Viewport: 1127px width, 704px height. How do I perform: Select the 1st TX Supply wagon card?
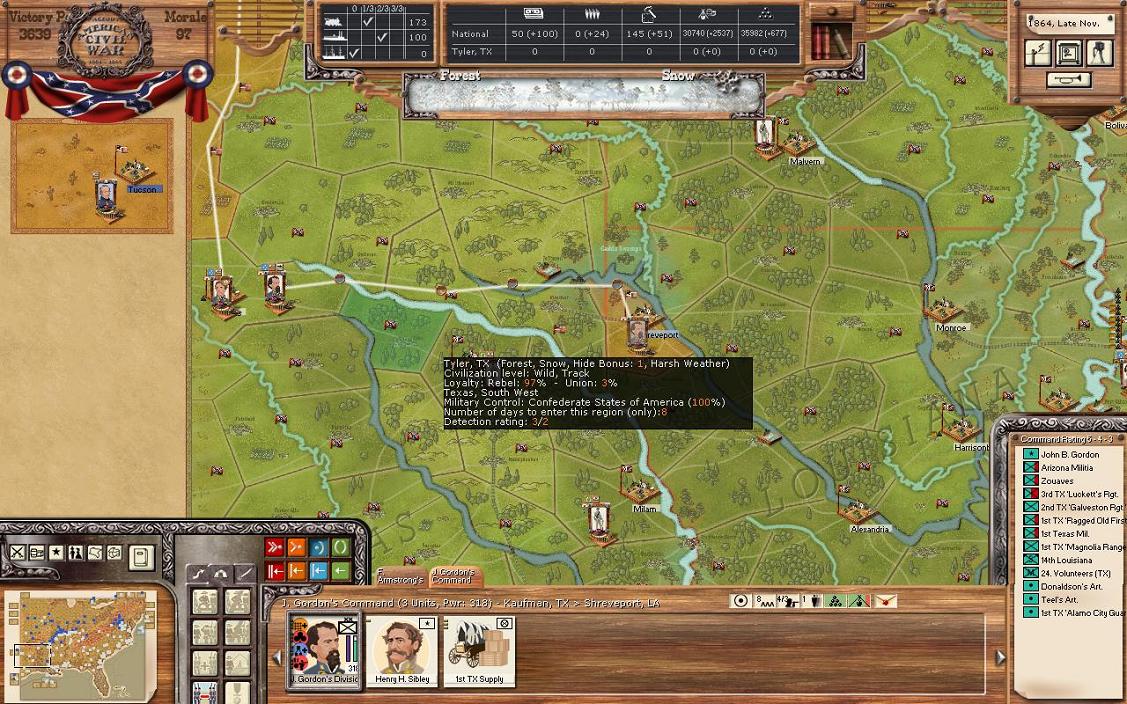pyautogui.click(x=479, y=648)
